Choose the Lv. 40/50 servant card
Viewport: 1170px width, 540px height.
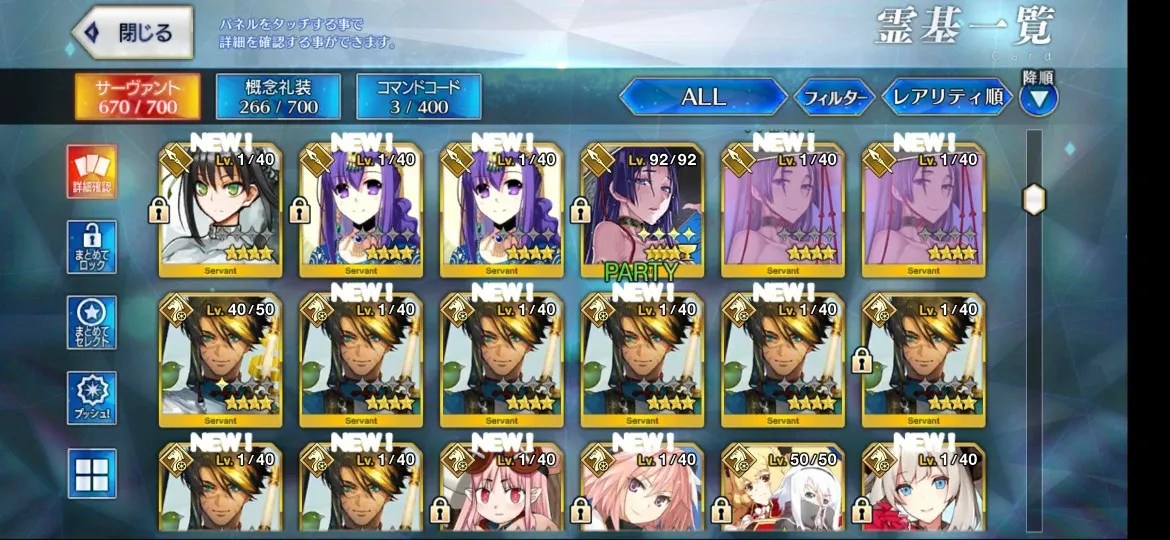[x=221, y=360]
